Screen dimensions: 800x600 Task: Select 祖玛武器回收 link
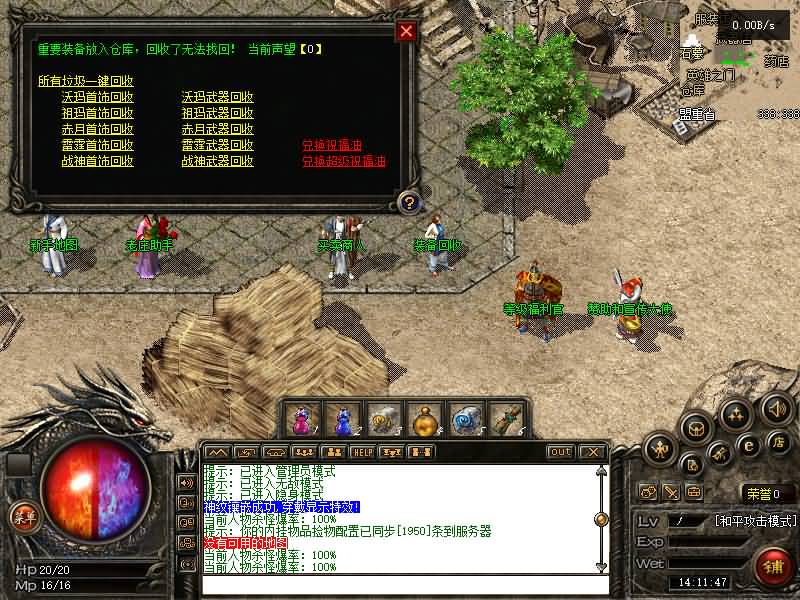point(217,113)
